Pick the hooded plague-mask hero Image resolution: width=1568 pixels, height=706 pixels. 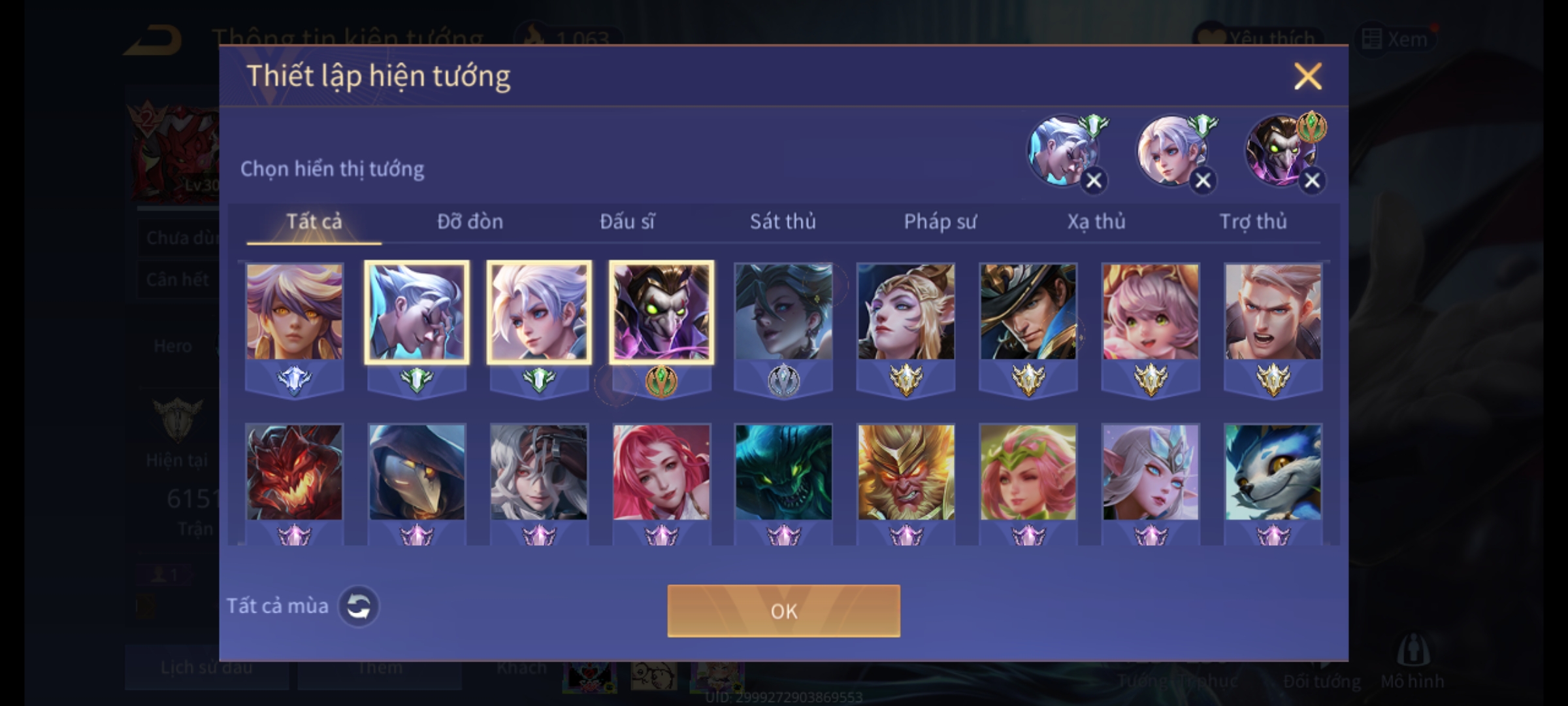(x=417, y=472)
